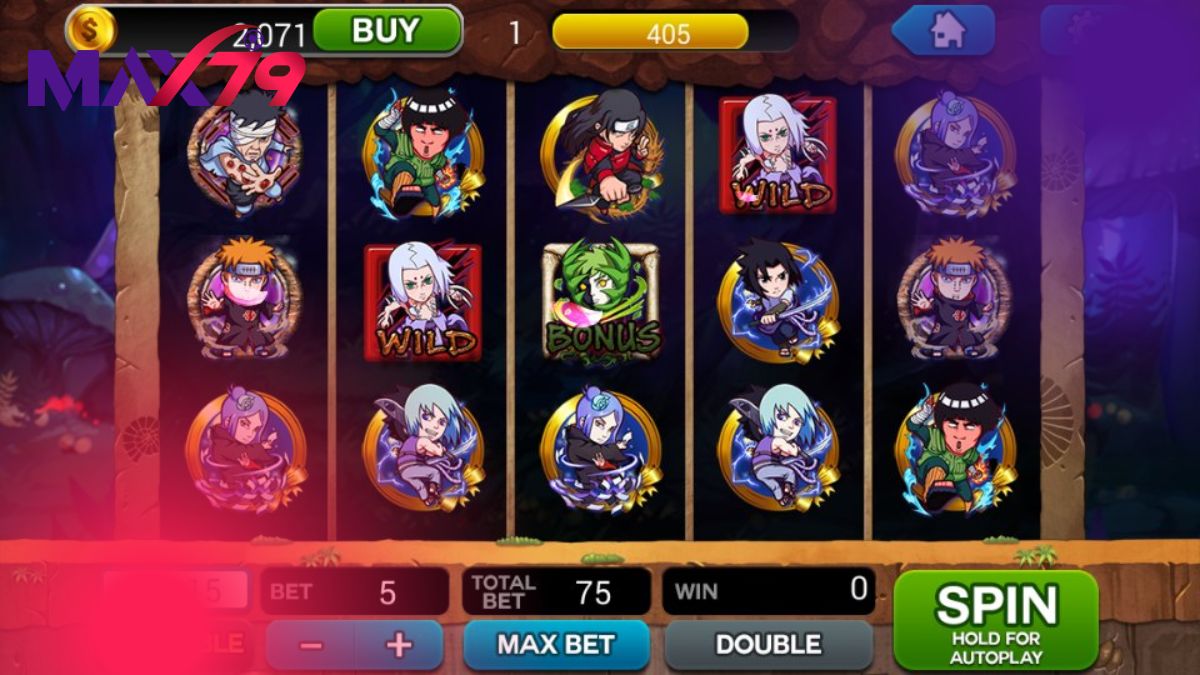Select the MAX BET button
Image resolution: width=1200 pixels, height=675 pixels.
[556, 644]
